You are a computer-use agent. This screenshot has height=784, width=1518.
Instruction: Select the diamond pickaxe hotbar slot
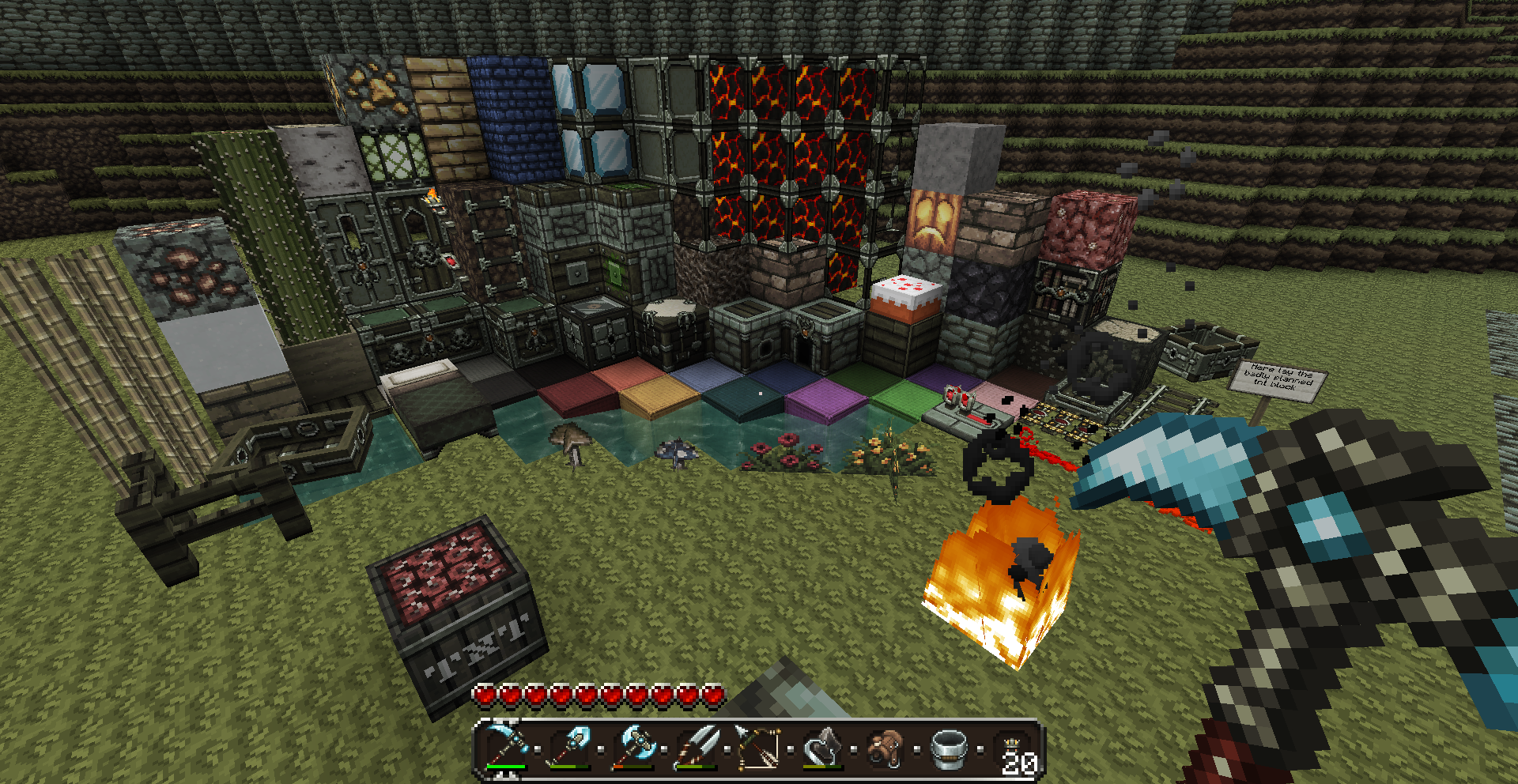pyautogui.click(x=507, y=747)
